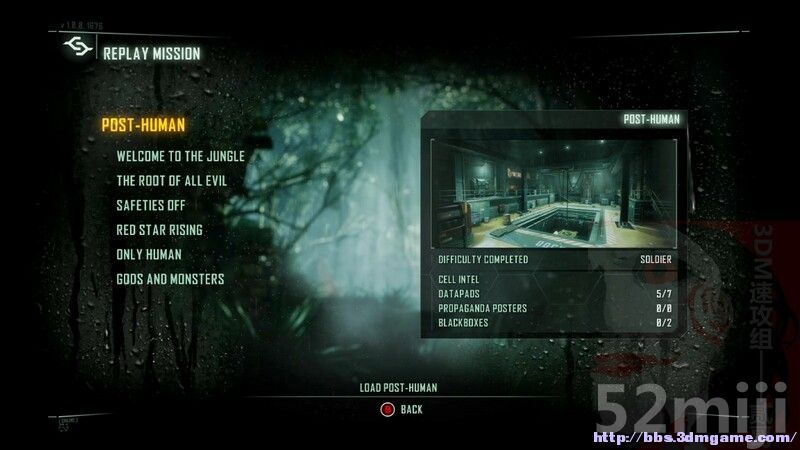
Task: Open the Red Star Rising mission
Action: coord(159,230)
